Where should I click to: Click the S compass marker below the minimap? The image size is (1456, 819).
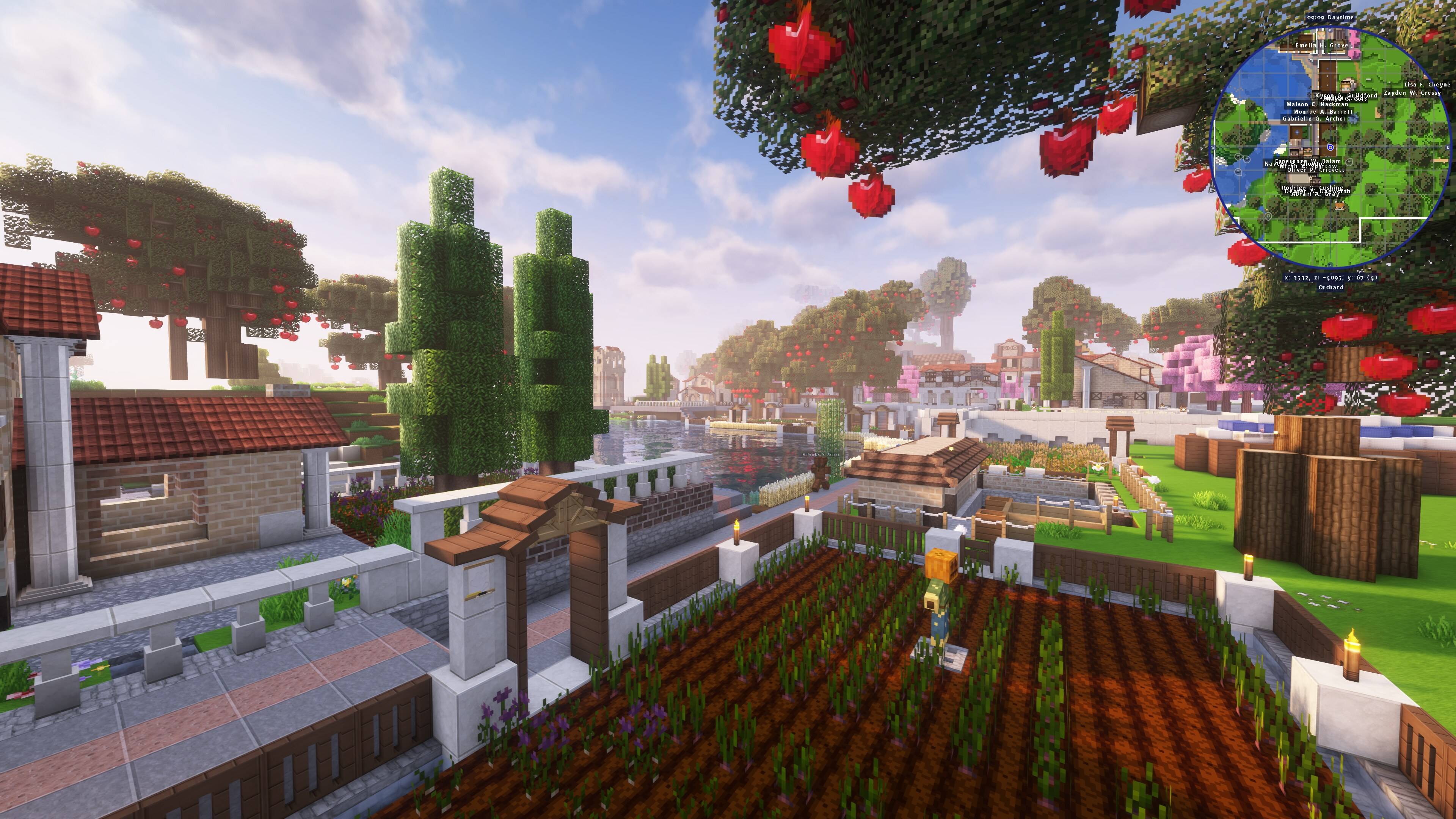point(1330,265)
